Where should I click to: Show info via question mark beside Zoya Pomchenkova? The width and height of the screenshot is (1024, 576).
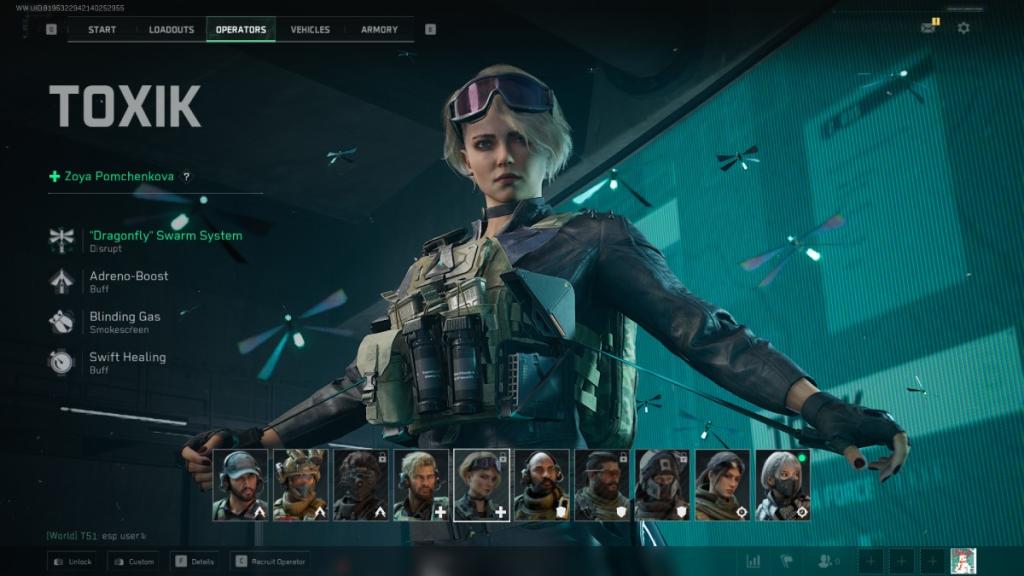coord(186,177)
